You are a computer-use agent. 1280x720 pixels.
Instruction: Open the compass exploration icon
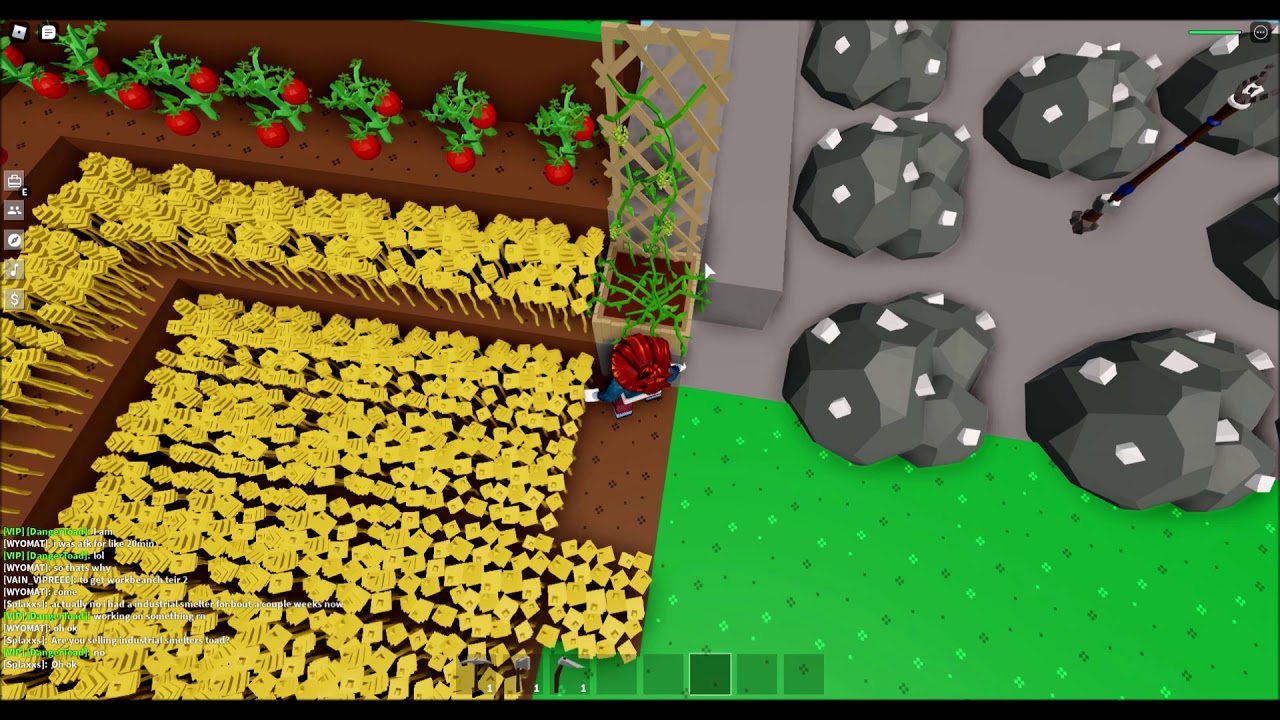(13, 240)
